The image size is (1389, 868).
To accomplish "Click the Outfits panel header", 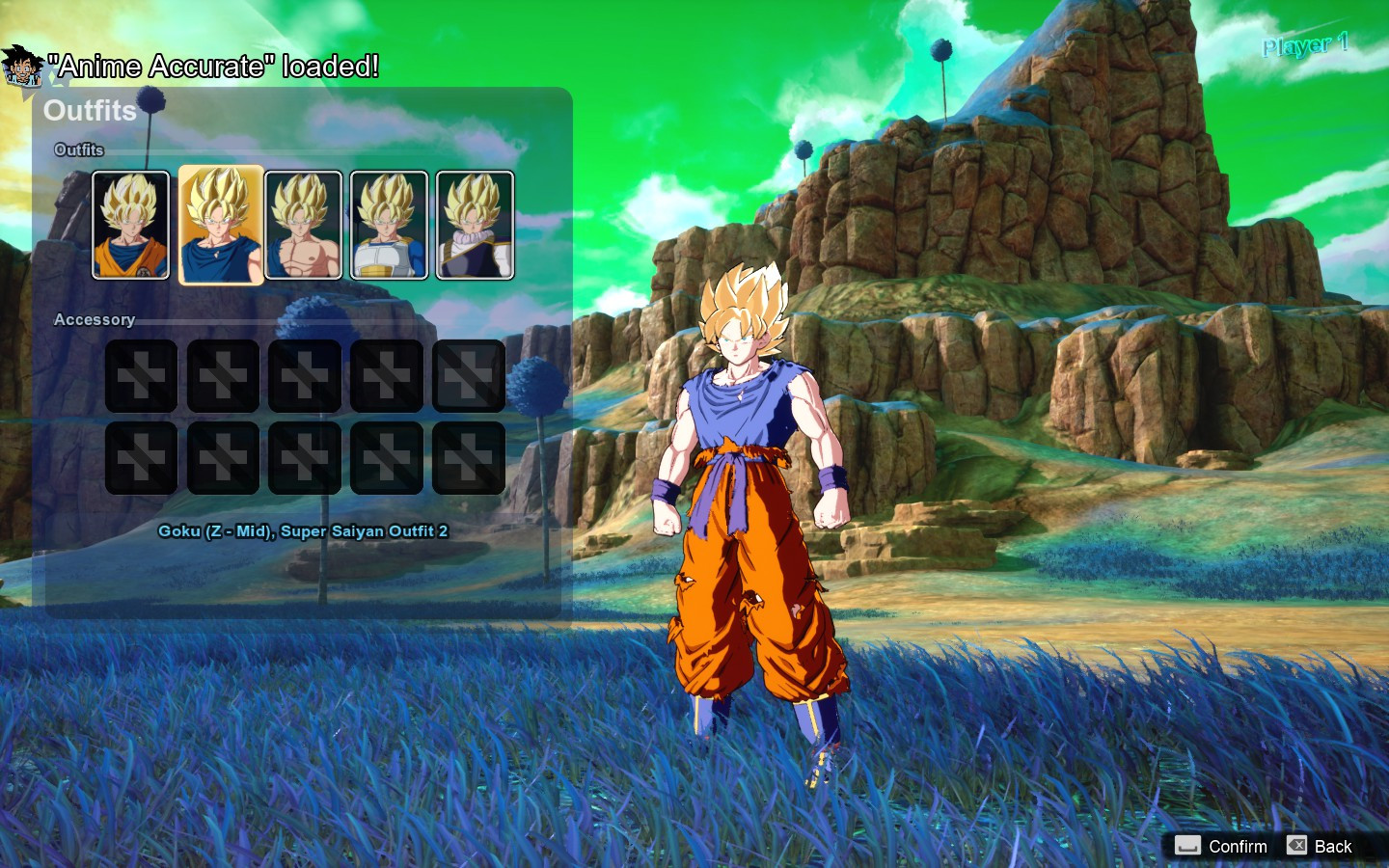I will coord(93,112).
